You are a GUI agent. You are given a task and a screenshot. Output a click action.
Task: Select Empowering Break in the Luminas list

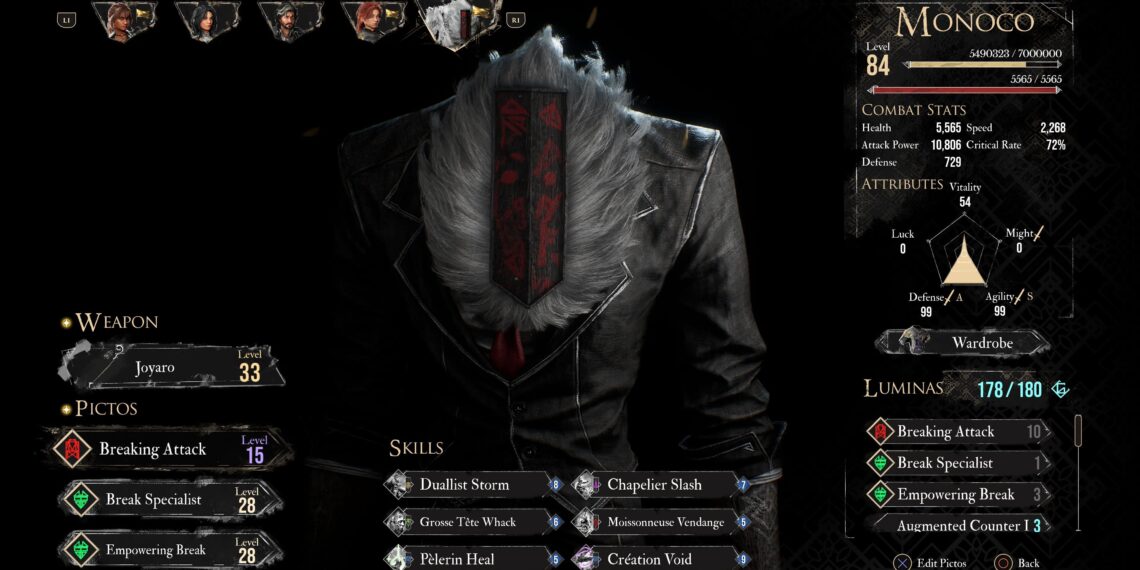(957, 494)
